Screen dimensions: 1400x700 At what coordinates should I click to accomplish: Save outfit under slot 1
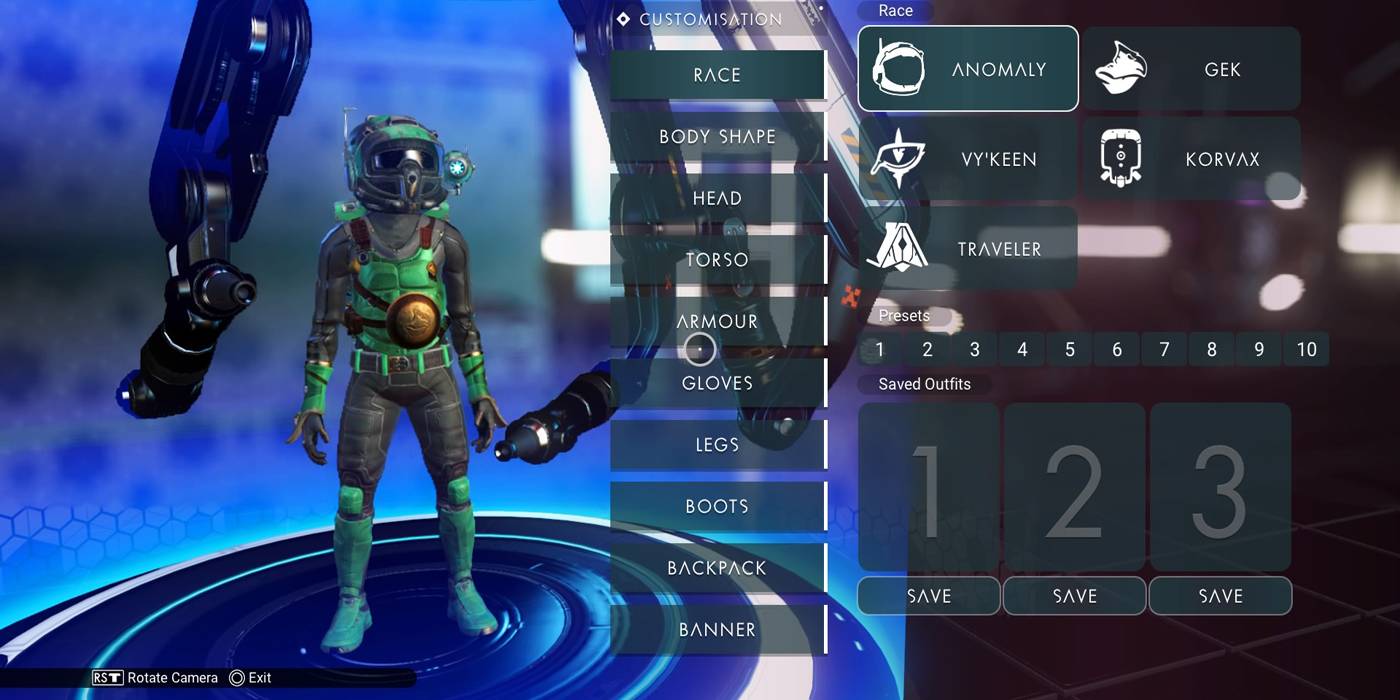click(x=929, y=596)
